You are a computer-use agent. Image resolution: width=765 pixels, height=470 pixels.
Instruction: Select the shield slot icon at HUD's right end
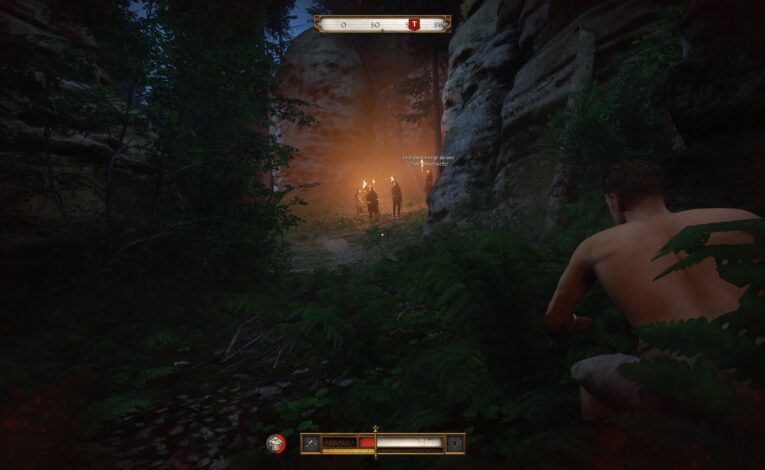[455, 442]
